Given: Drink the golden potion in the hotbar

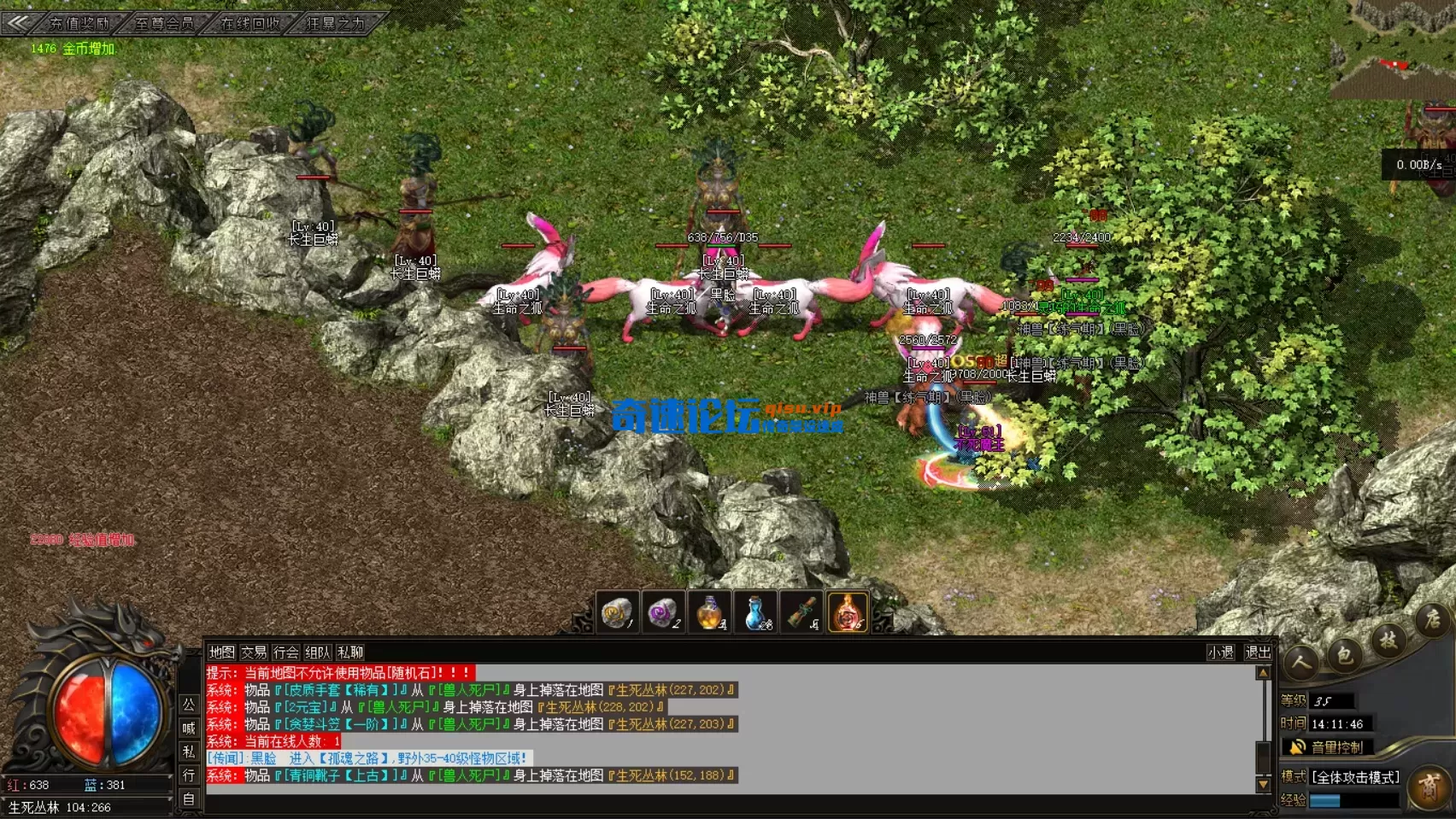Looking at the screenshot, I should point(709,612).
